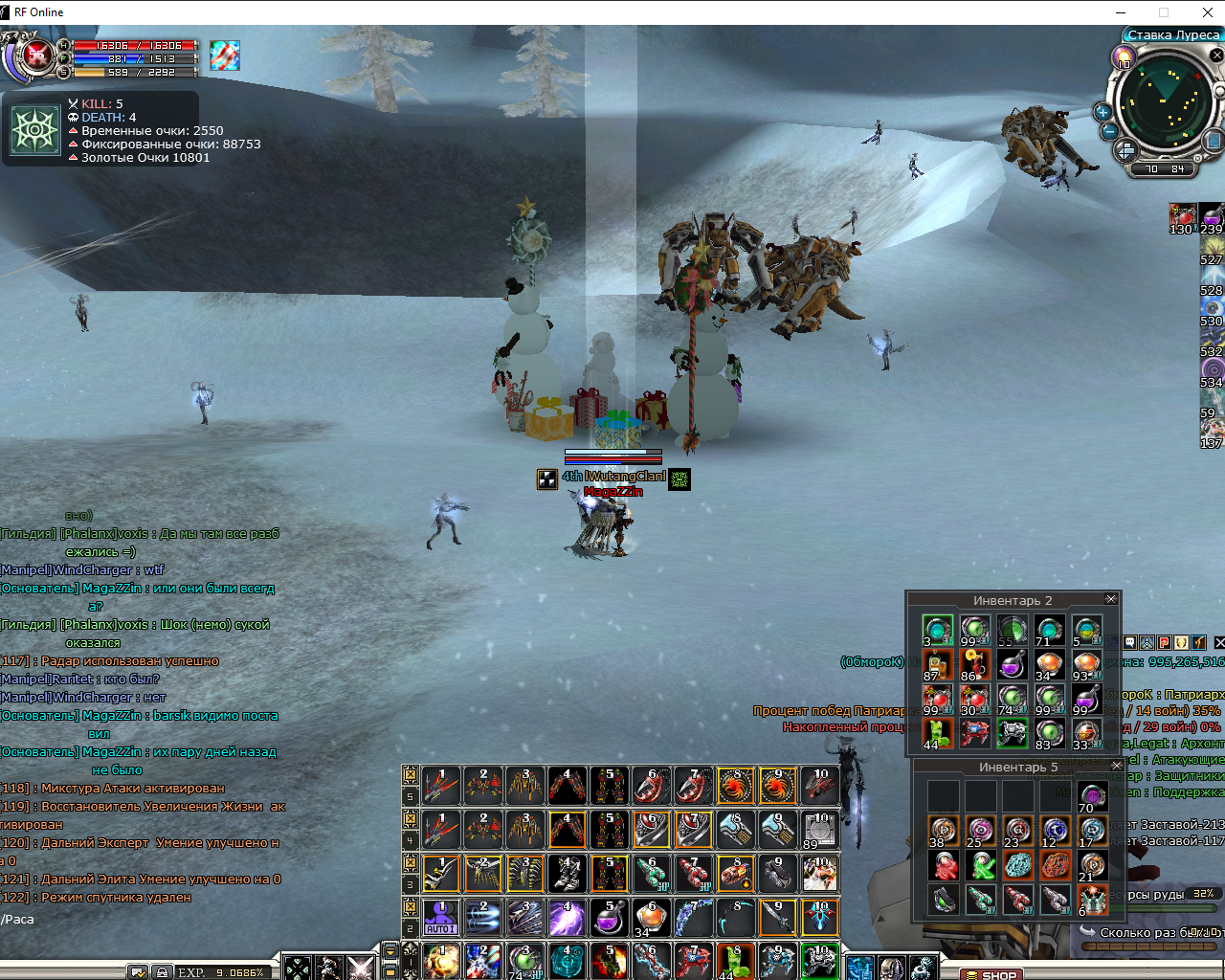1225x980 pixels.
Task: Select the lightning strike skill in hotbar slot 4
Action: (x=567, y=918)
